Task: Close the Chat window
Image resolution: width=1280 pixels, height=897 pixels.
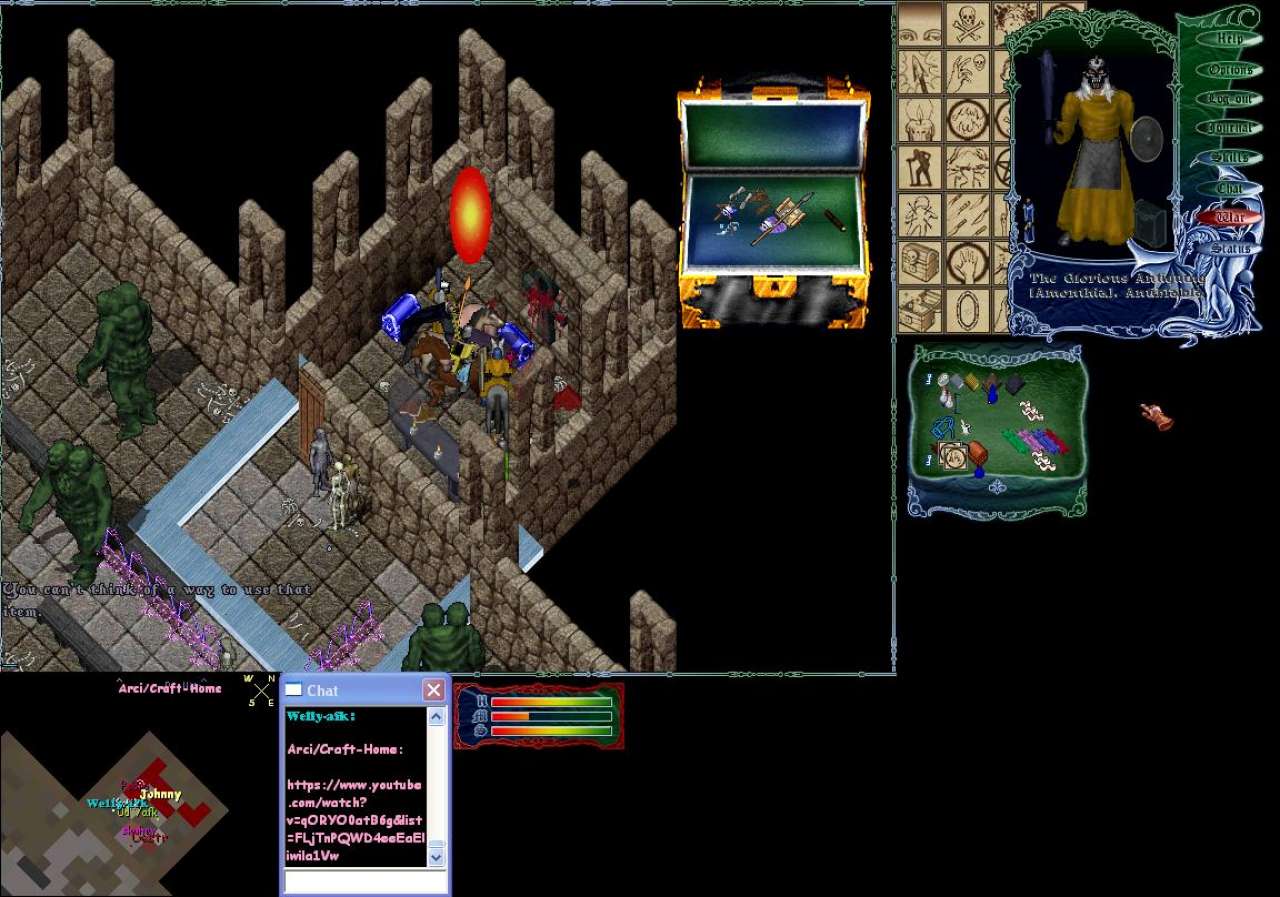Action: tap(433, 690)
